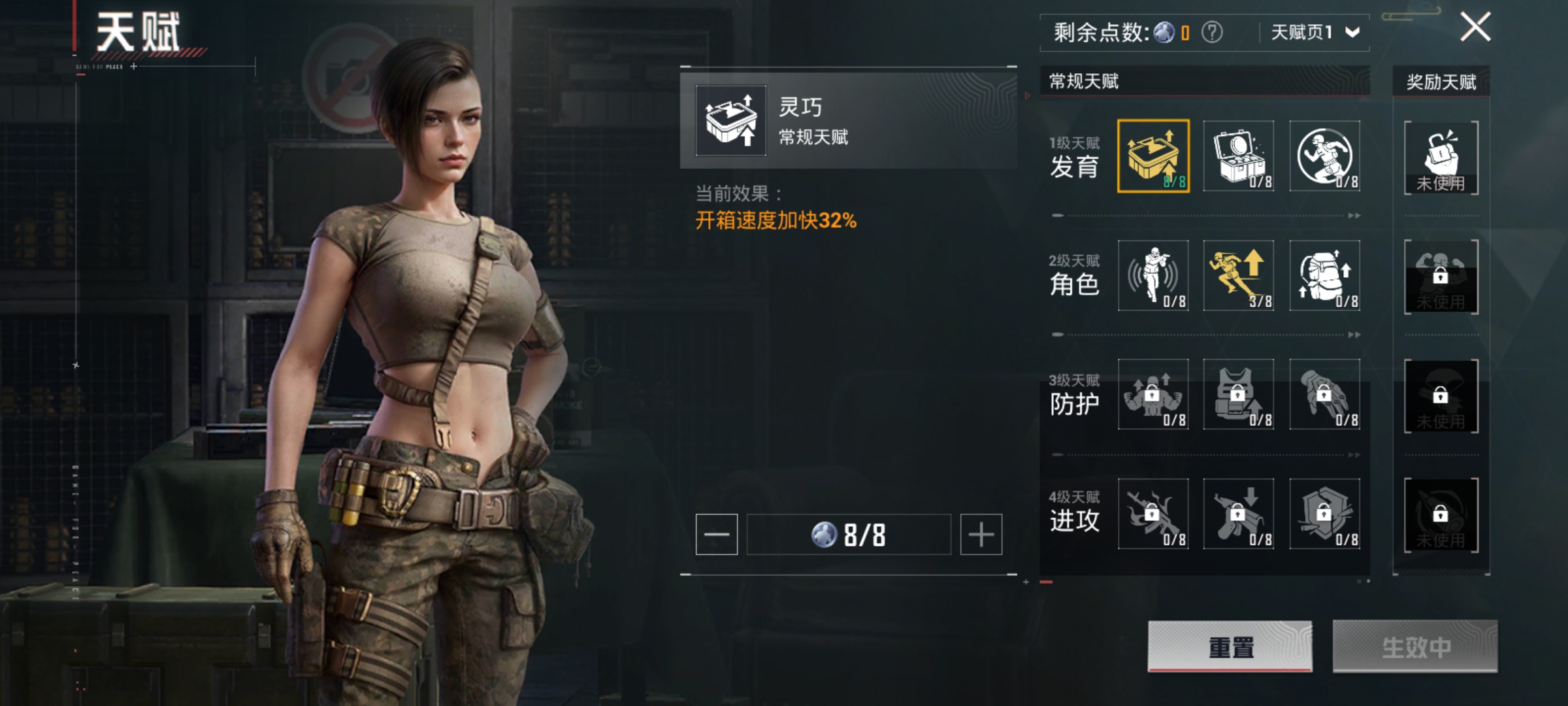Select the highlighted 灵巧 crate talent

tap(1153, 156)
